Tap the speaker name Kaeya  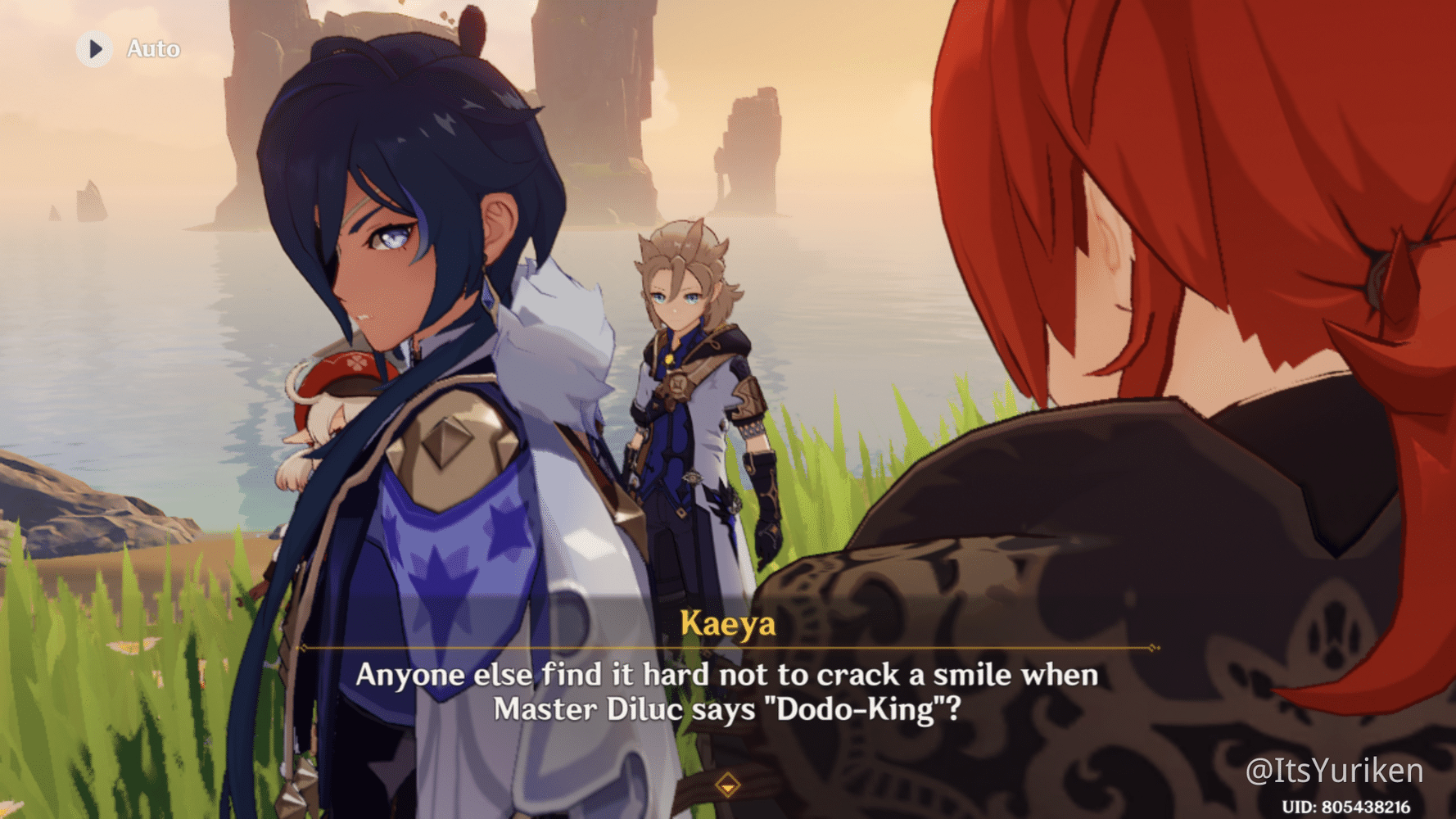[x=727, y=625]
